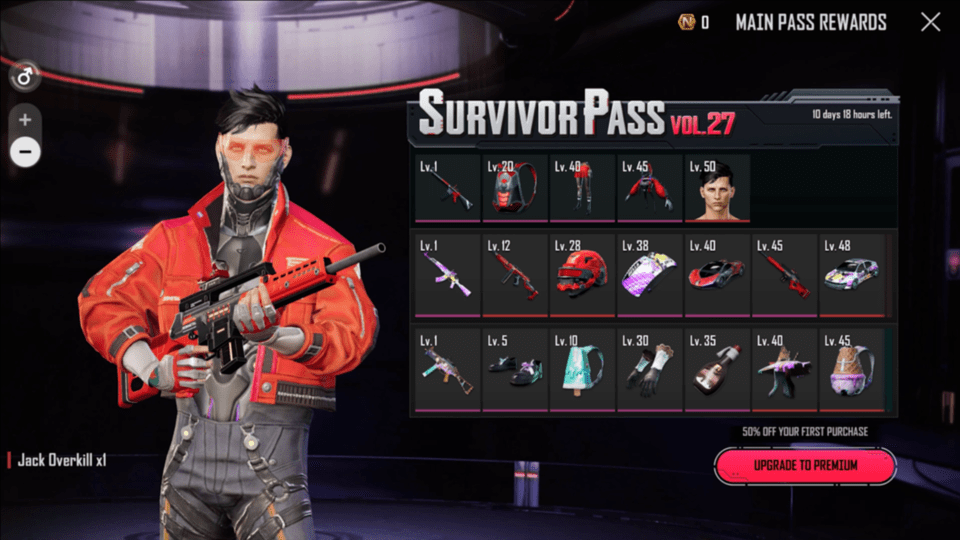The width and height of the screenshot is (960, 540).
Task: Preview the Lv. 40 red pants reward
Action: [582, 189]
